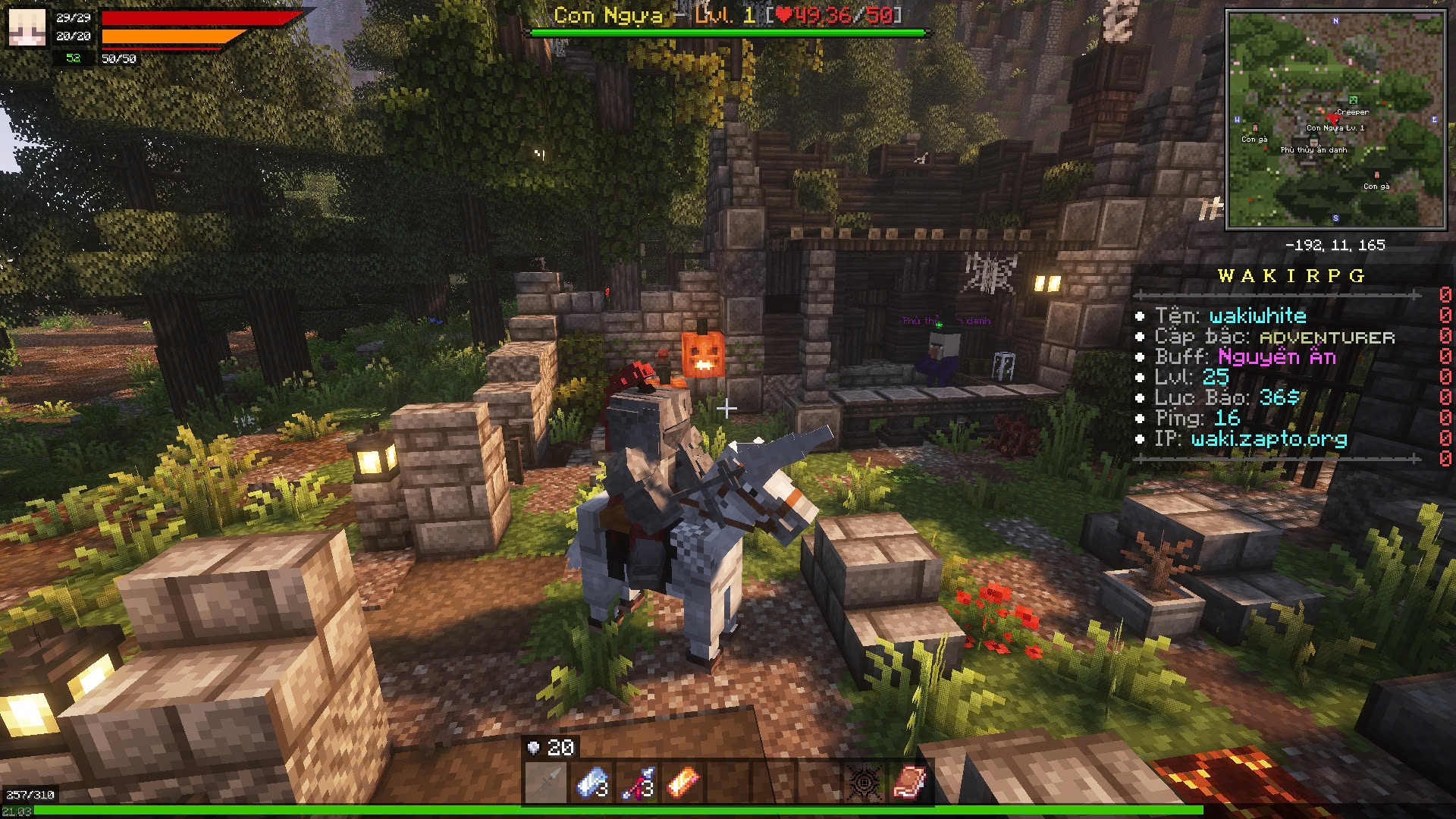The height and width of the screenshot is (819, 1456).
Task: Click the Phù thủy ẩn danh minimap marker
Action: click(1314, 143)
